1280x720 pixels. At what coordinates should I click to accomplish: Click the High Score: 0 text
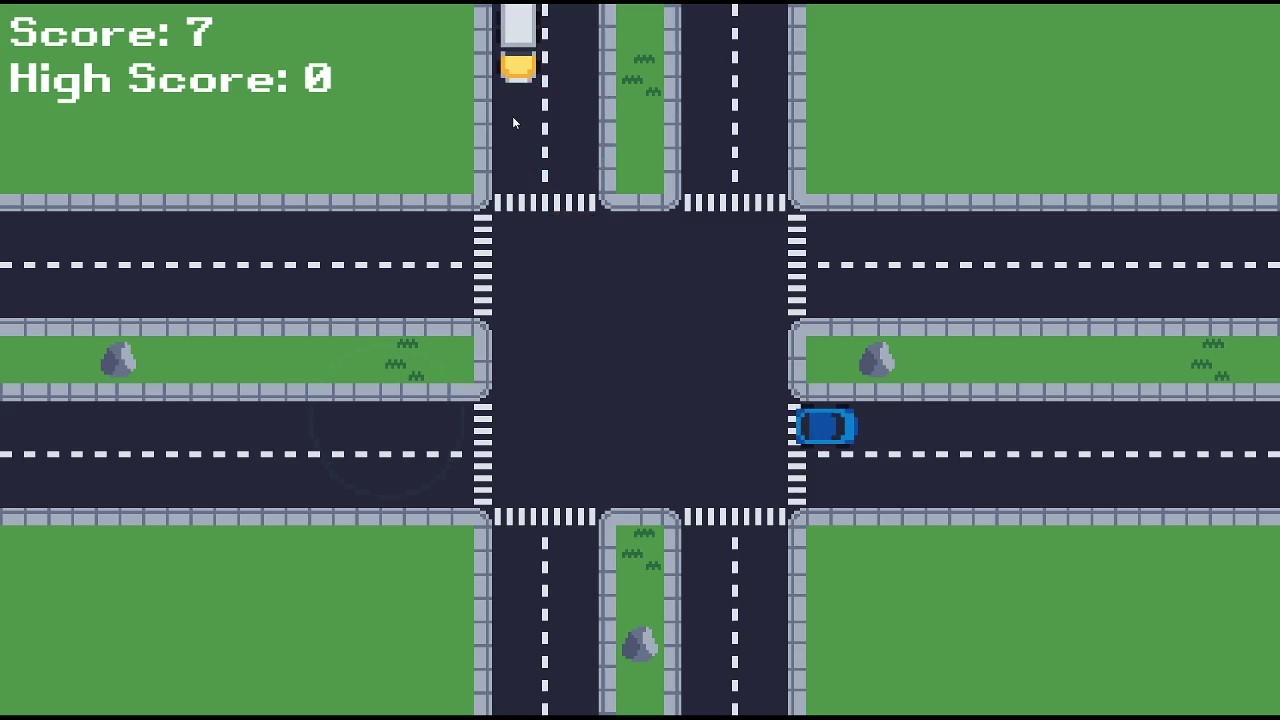click(x=170, y=79)
